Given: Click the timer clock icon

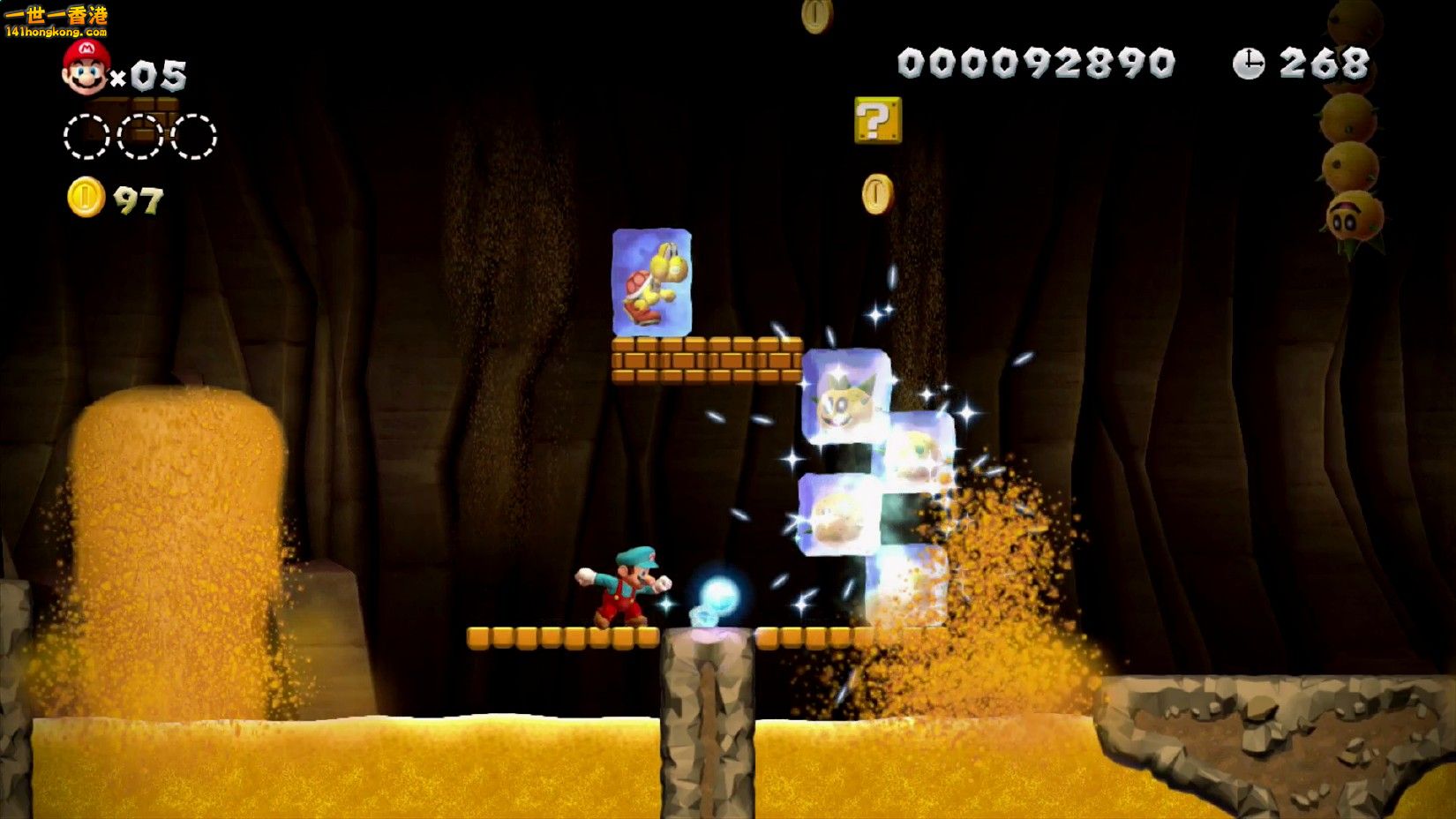Looking at the screenshot, I should point(1248,64).
